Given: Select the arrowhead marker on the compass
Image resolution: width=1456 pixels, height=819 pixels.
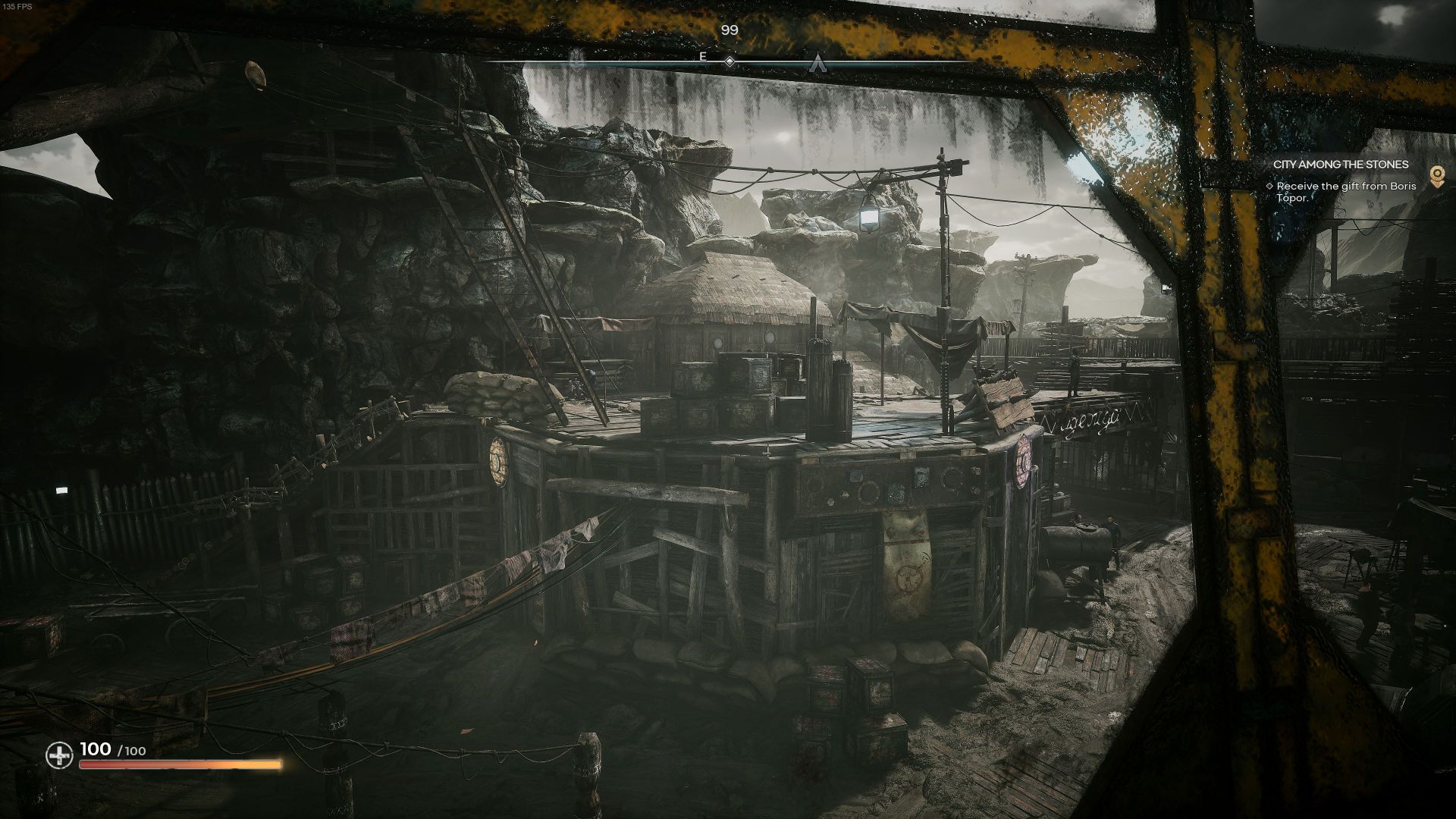Looking at the screenshot, I should pos(817,61).
